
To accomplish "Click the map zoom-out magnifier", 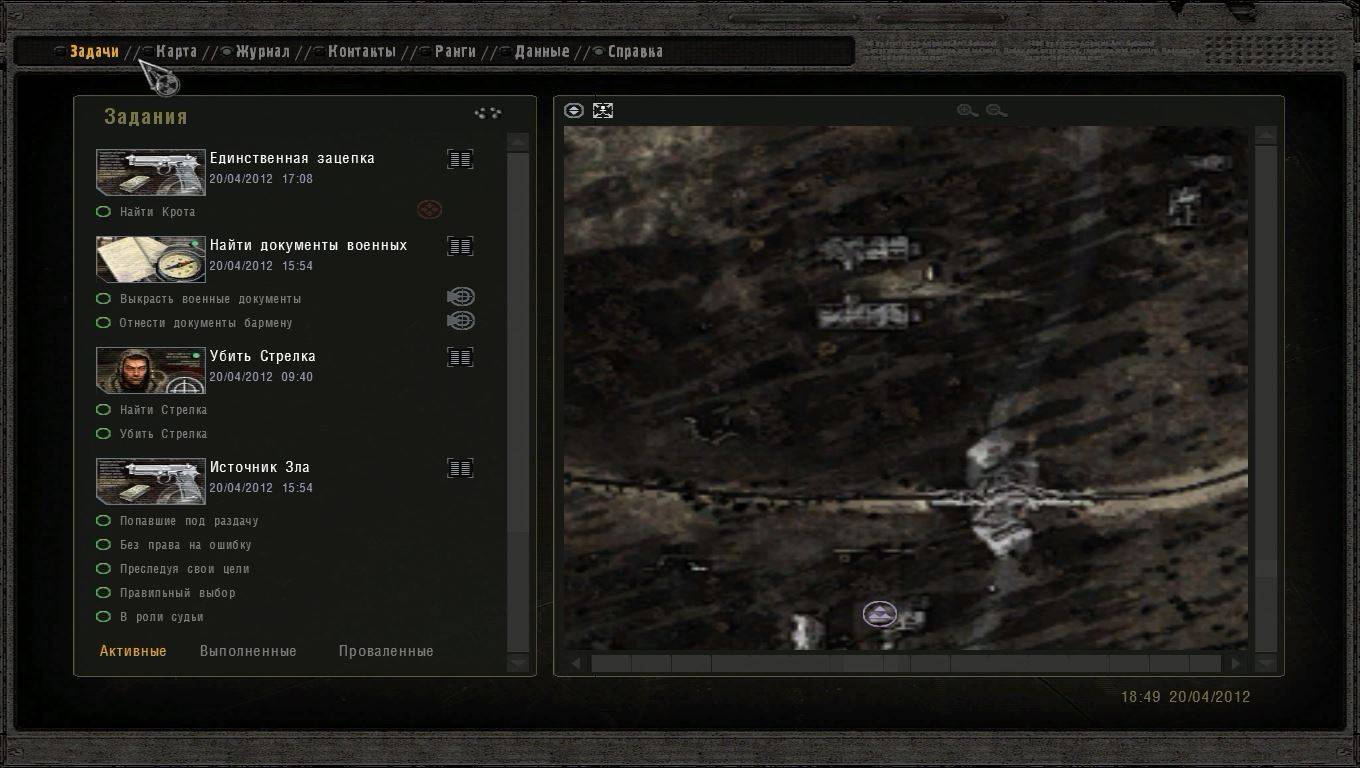I will tap(996, 111).
